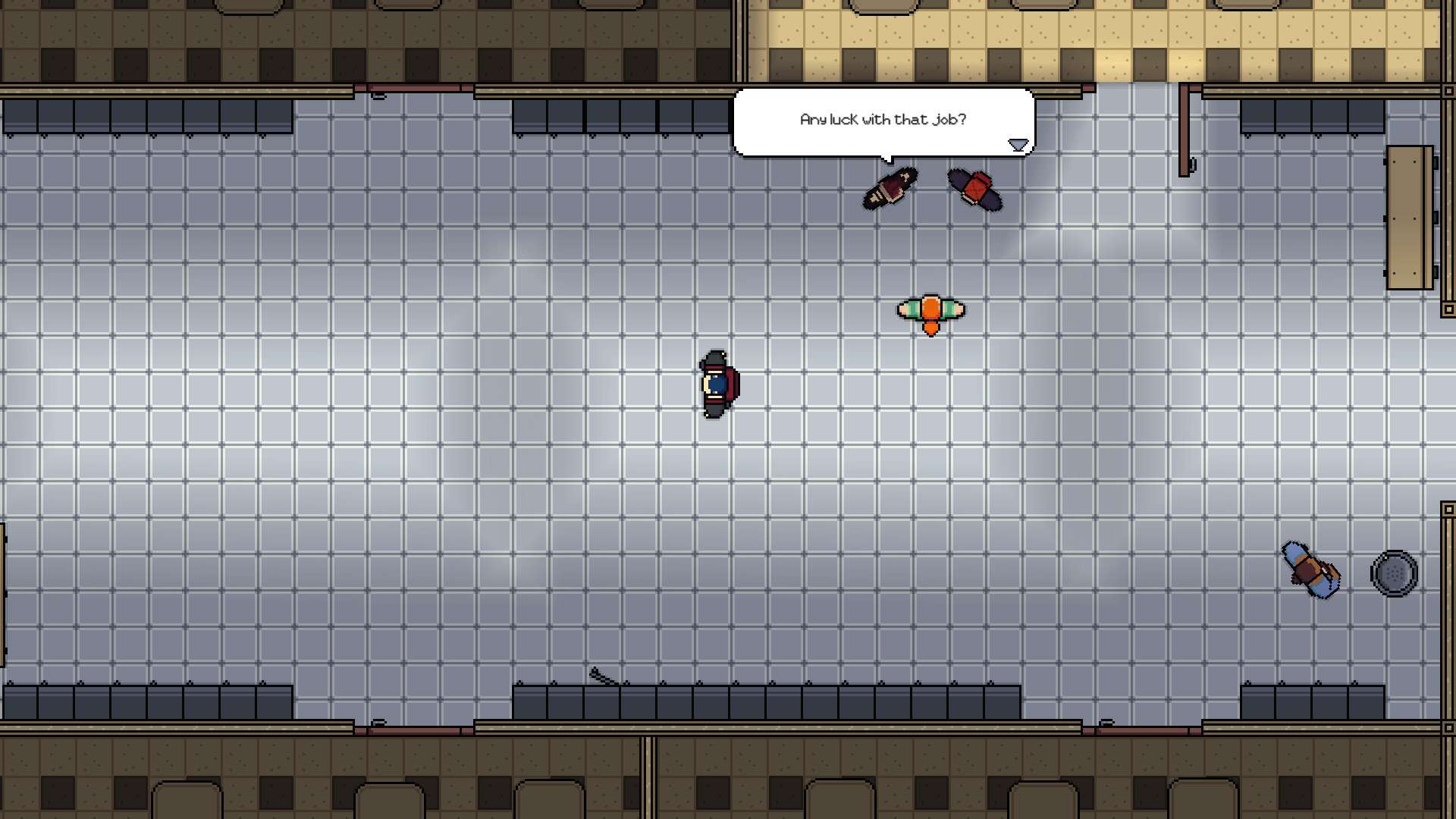
Task: Click the "Any luck with that job?" text
Action: tap(883, 118)
